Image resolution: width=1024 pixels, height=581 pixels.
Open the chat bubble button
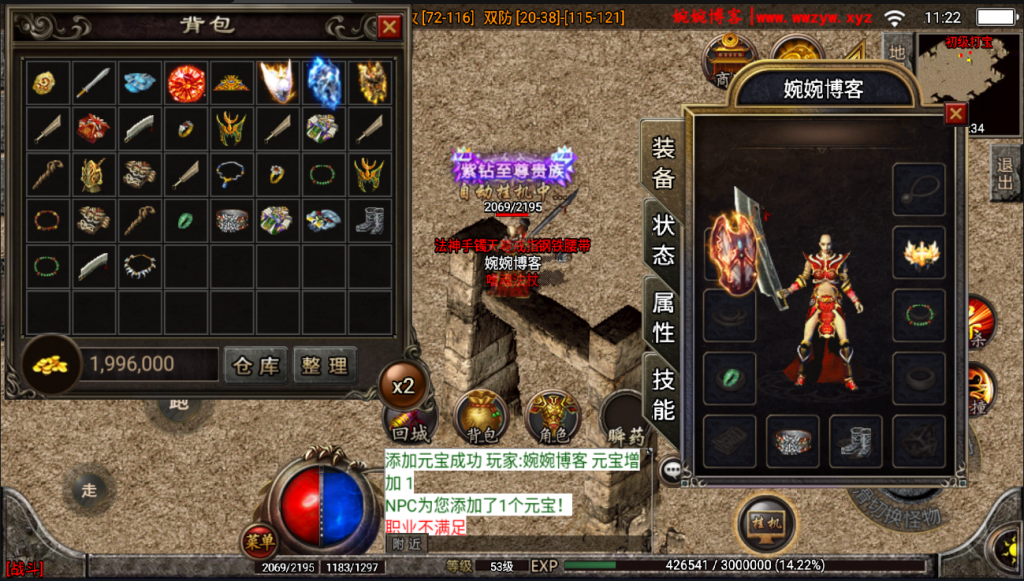tap(672, 467)
